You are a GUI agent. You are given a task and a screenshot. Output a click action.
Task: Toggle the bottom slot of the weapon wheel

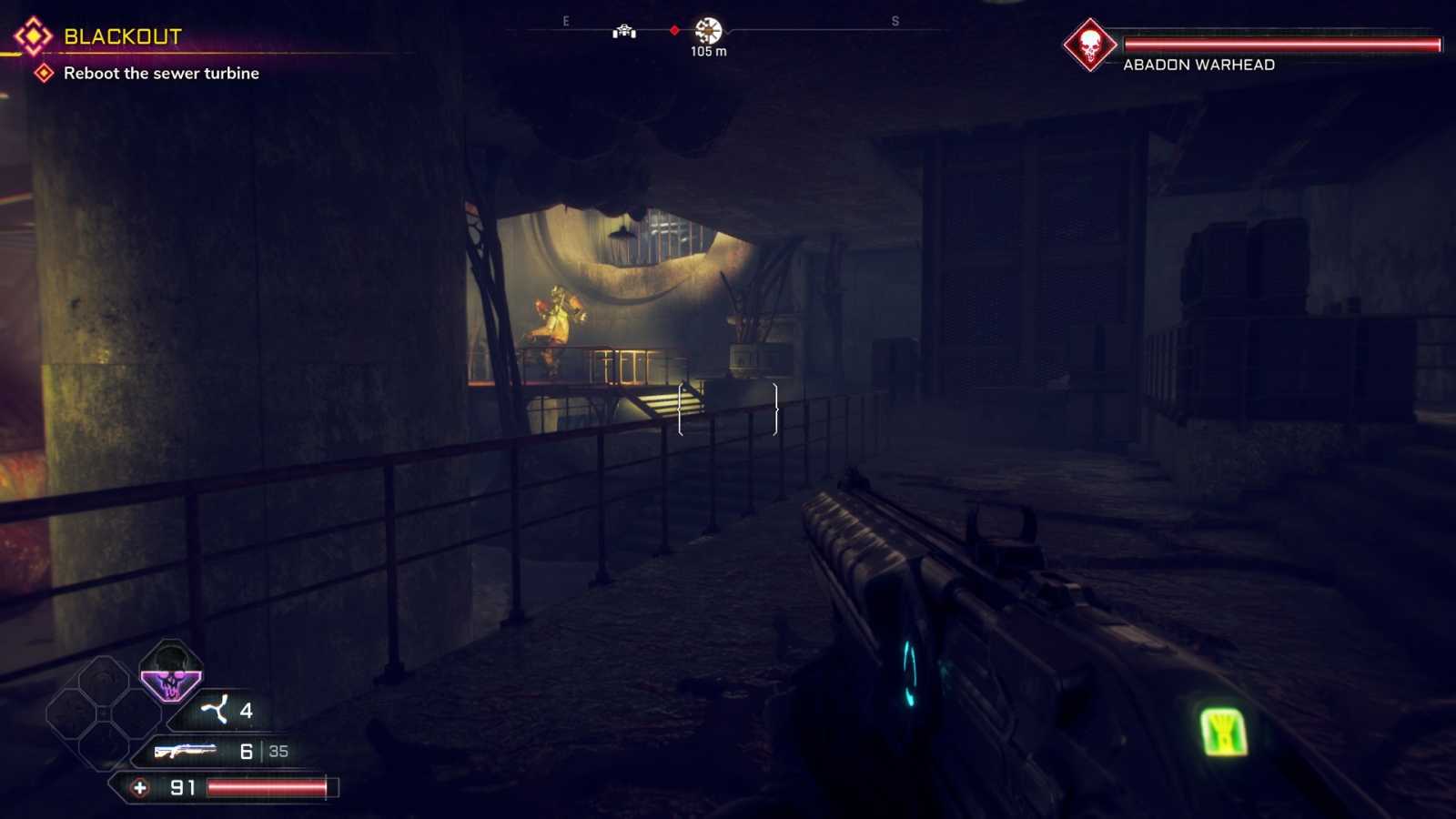coord(103,747)
